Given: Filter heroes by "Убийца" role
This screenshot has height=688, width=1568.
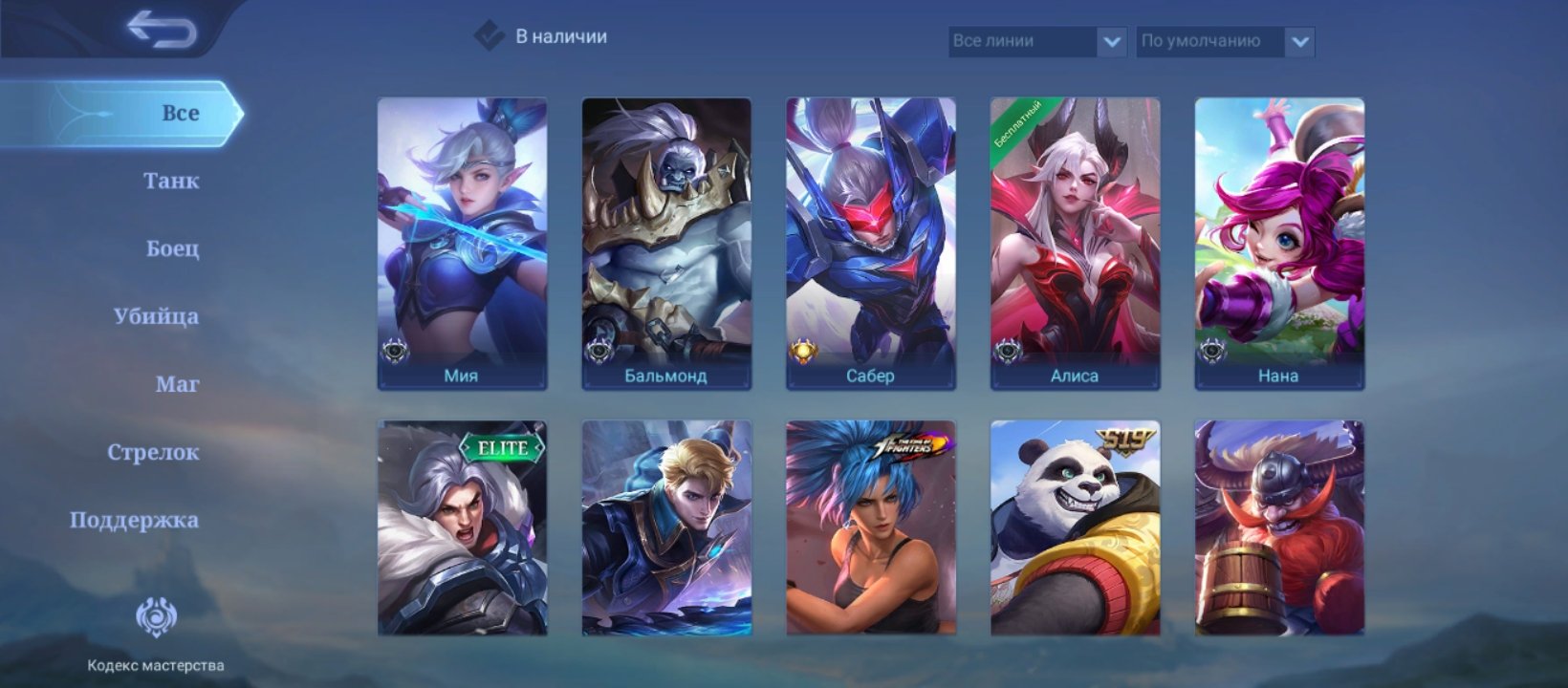Looking at the screenshot, I should tap(156, 316).
